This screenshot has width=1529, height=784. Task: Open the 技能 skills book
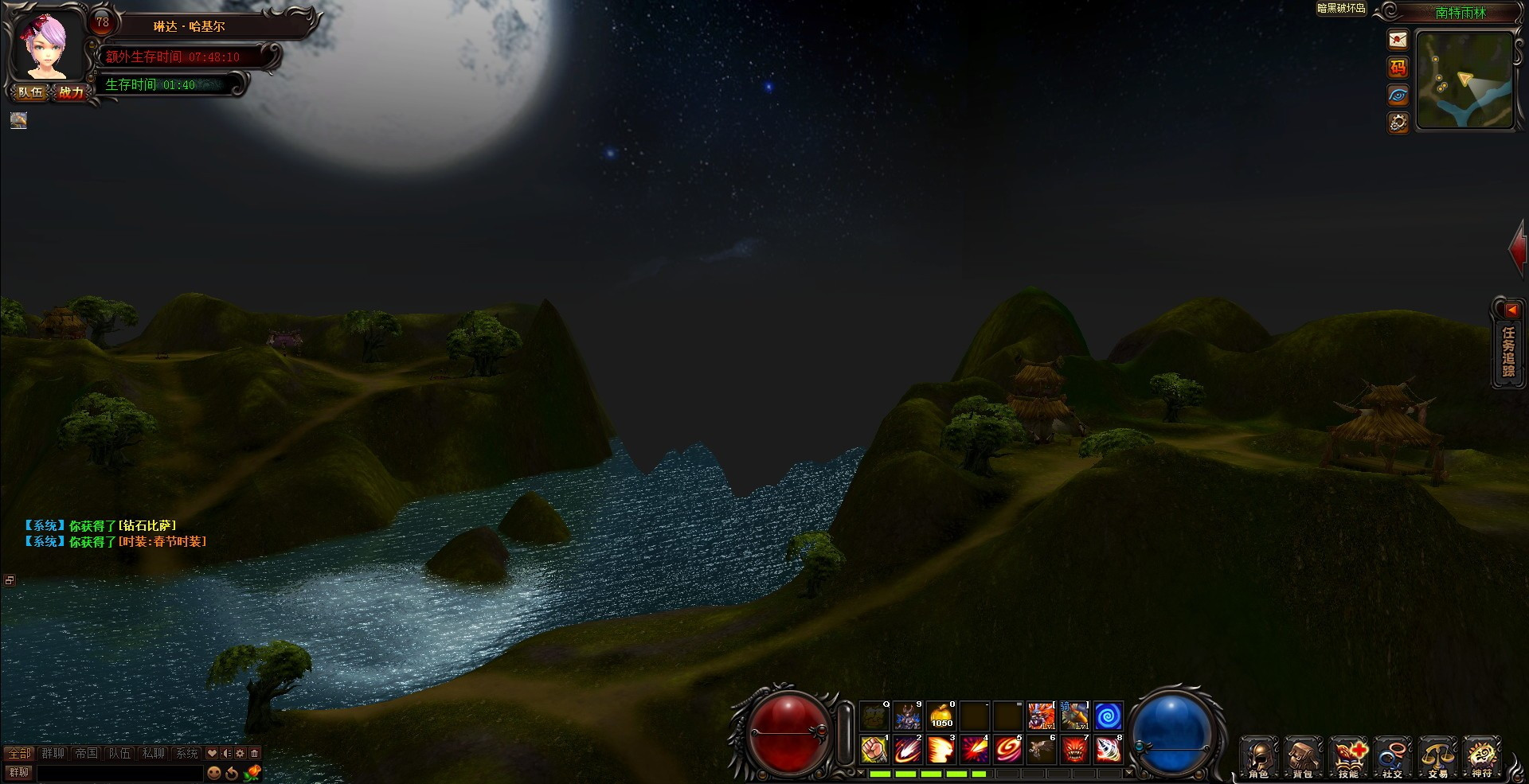coord(1349,756)
